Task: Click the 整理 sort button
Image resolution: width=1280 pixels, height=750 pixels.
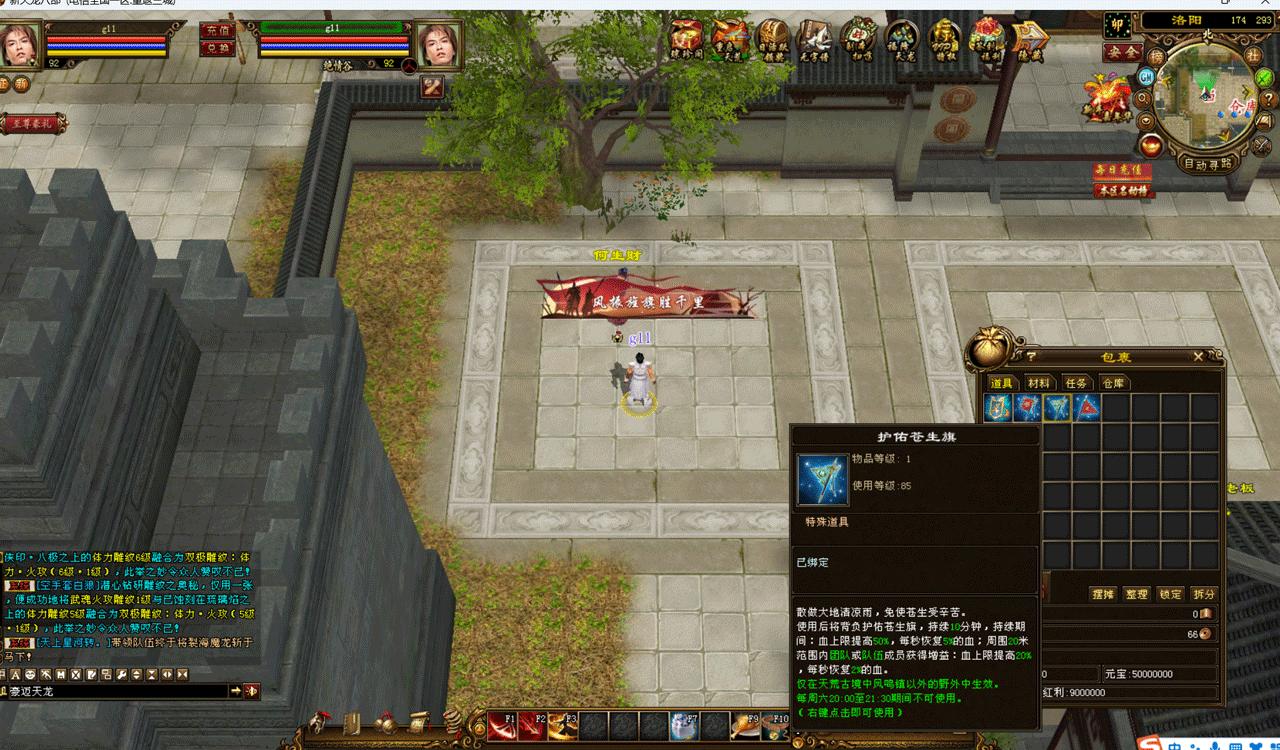Action: [x=1136, y=594]
